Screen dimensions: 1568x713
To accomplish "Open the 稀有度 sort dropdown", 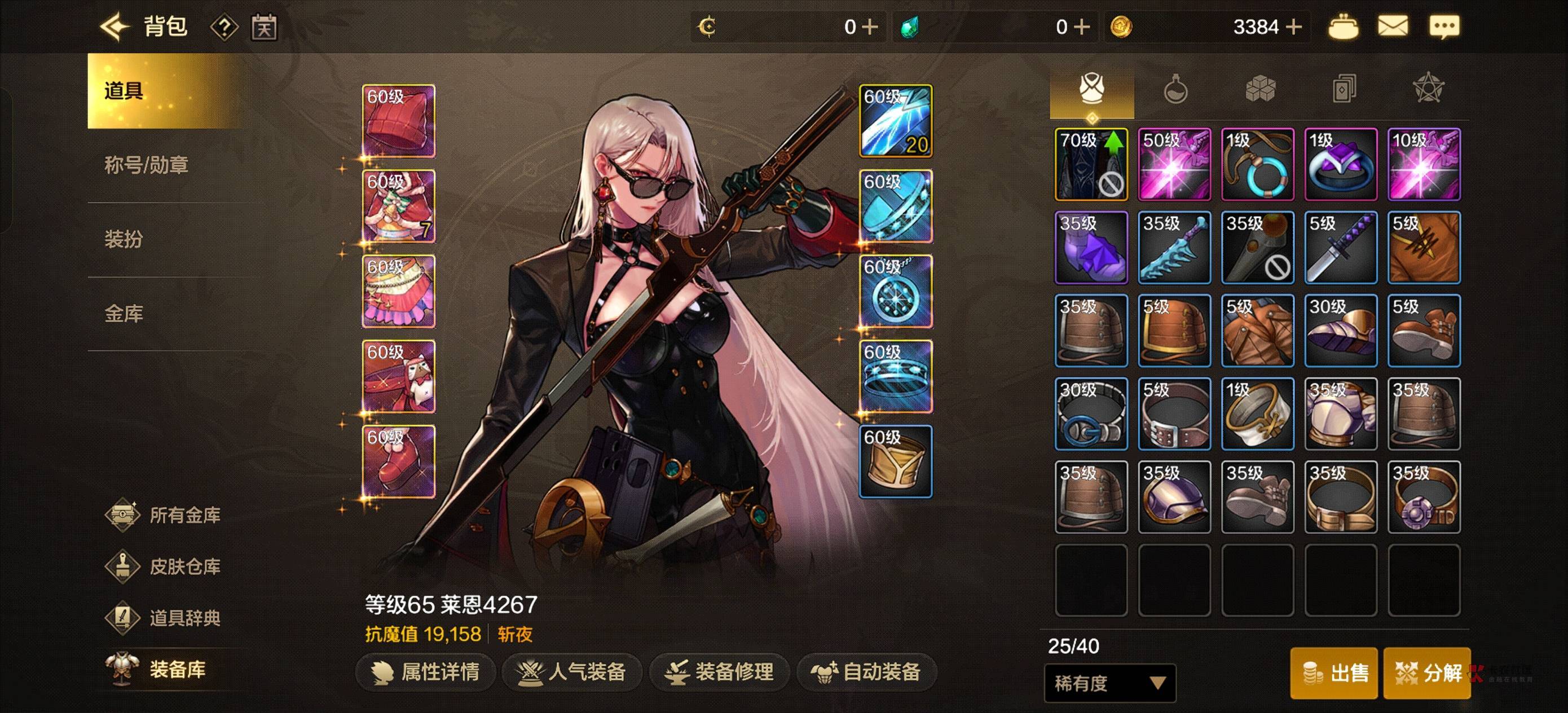I will click(1109, 683).
